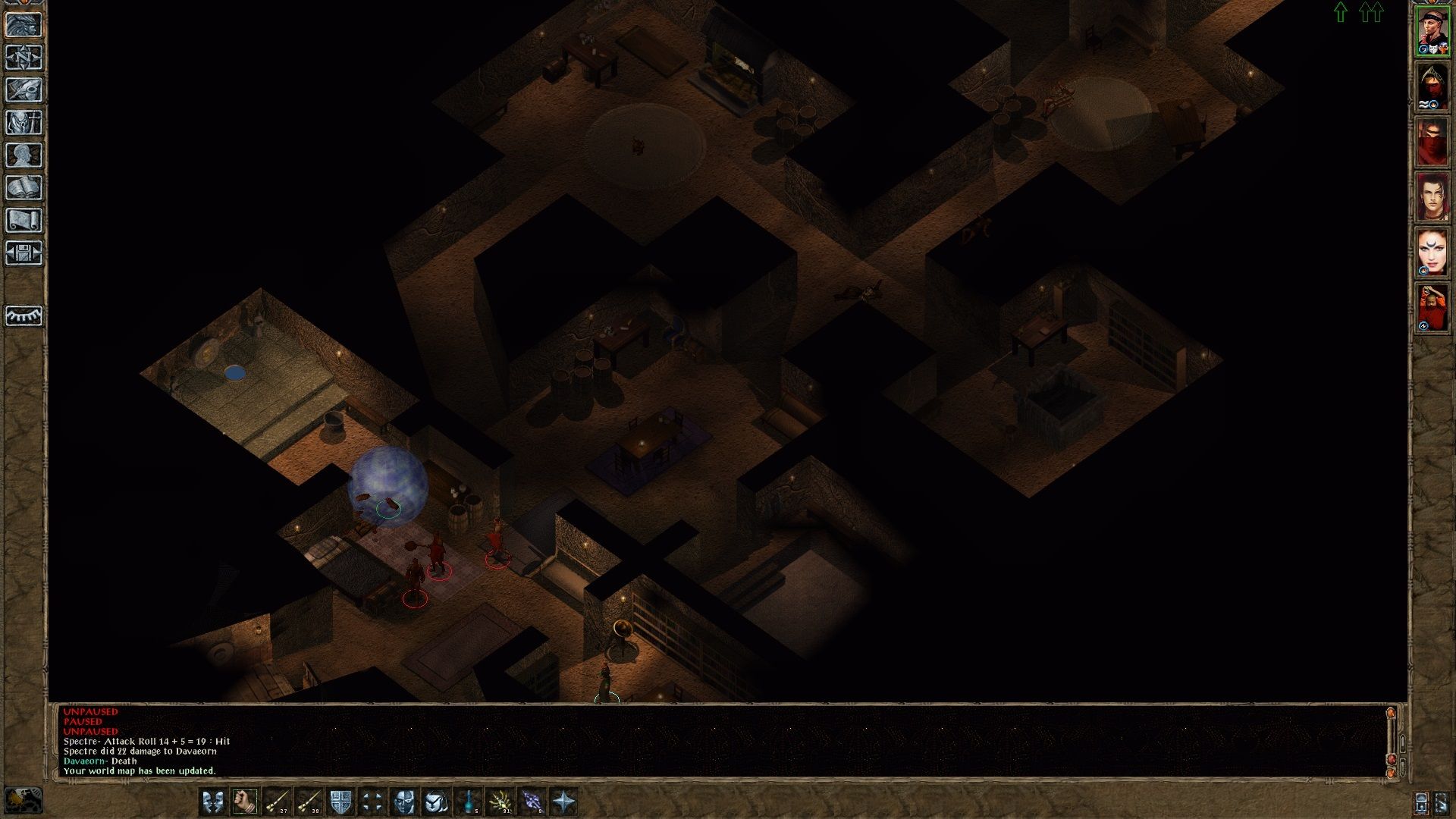The width and height of the screenshot is (1456, 819).
Task: Select the orange-robed monk portrait
Action: click(x=1432, y=308)
